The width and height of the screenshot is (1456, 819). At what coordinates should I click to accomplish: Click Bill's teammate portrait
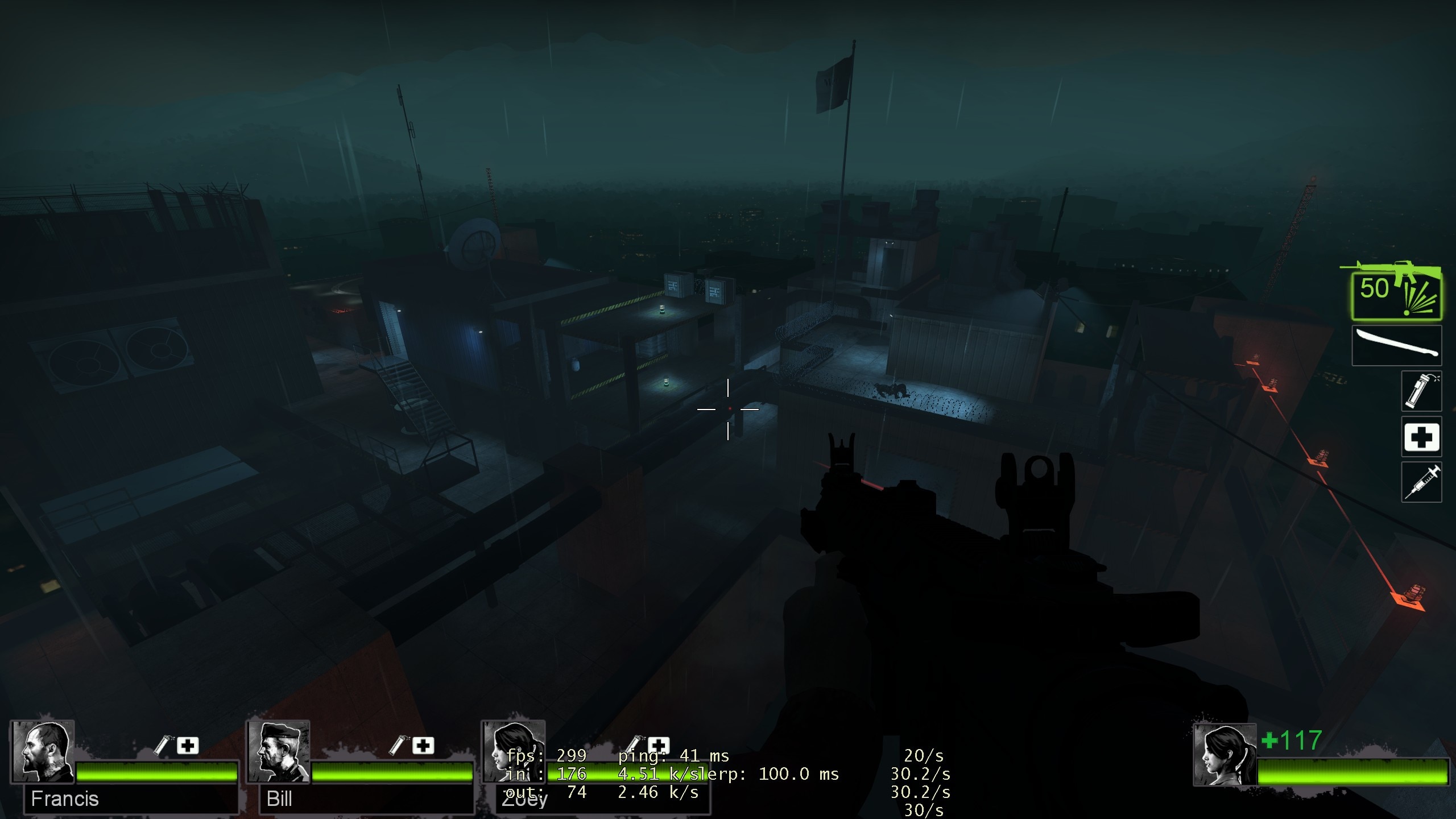pos(278,752)
